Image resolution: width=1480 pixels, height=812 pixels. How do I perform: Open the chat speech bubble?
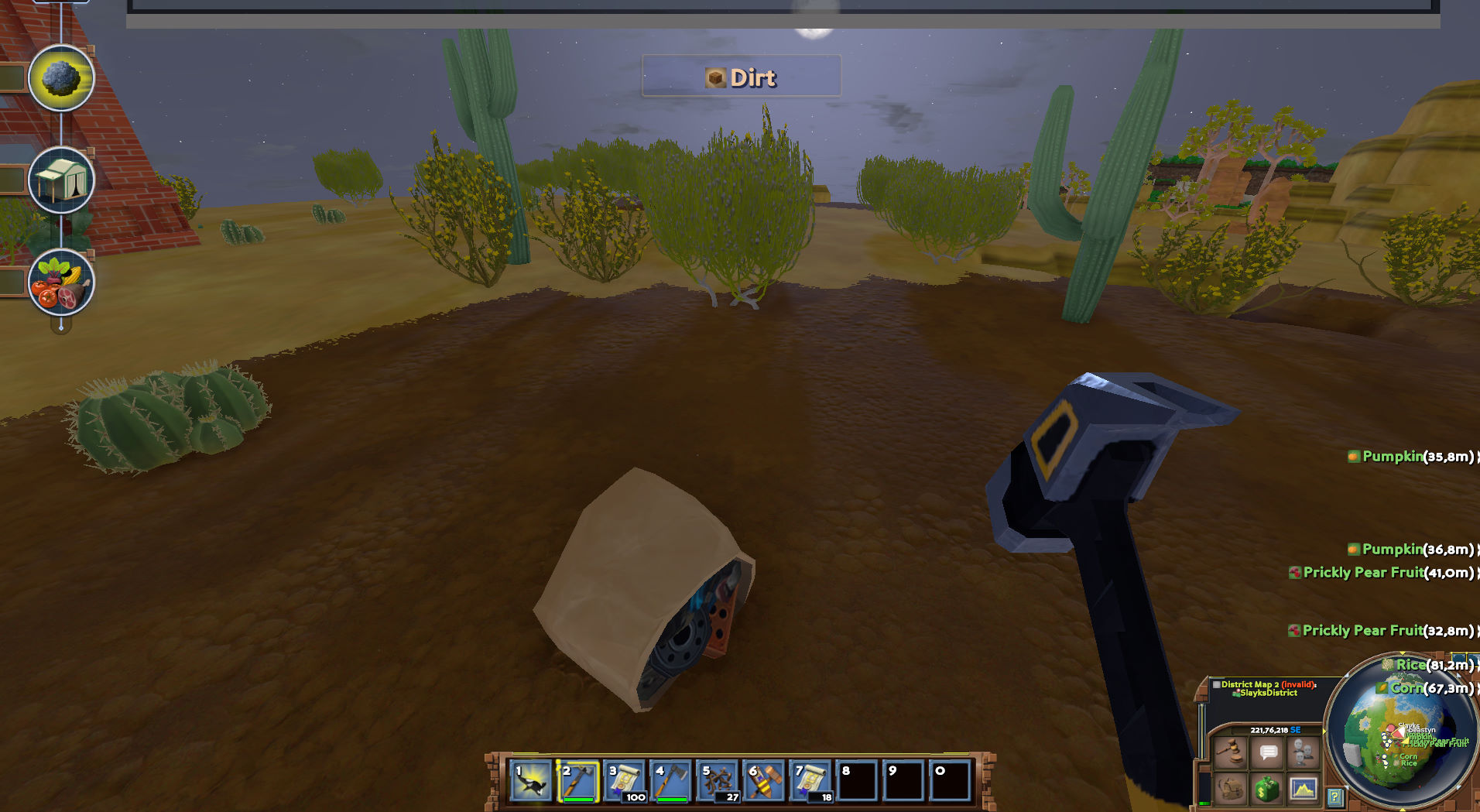[x=1268, y=752]
